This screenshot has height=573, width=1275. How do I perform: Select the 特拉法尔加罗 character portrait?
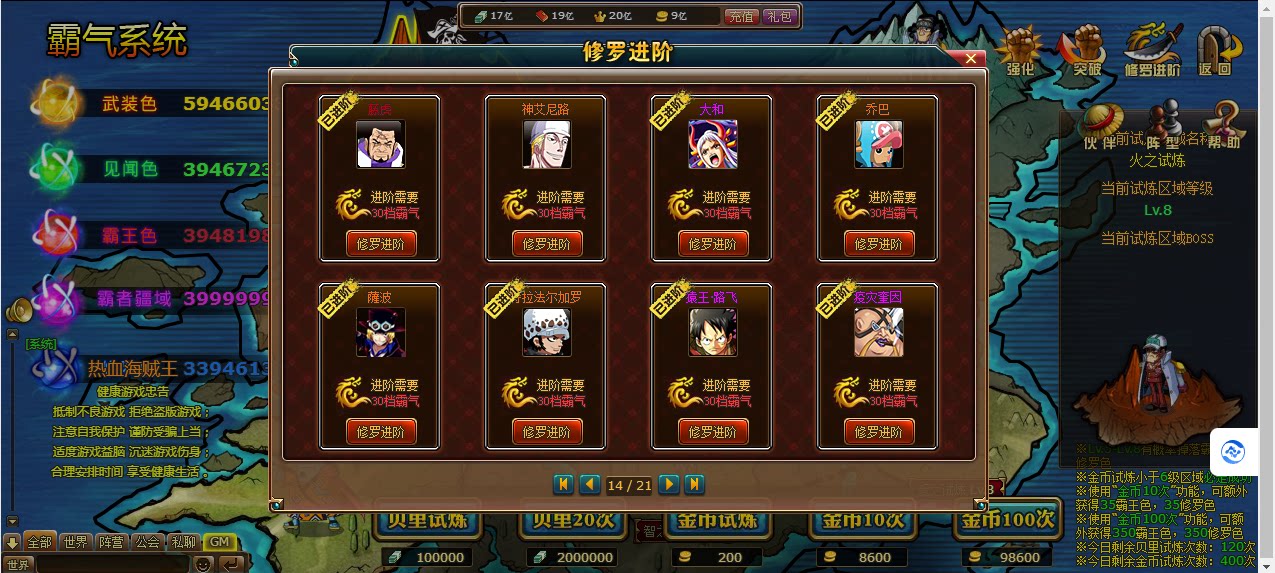click(x=546, y=333)
